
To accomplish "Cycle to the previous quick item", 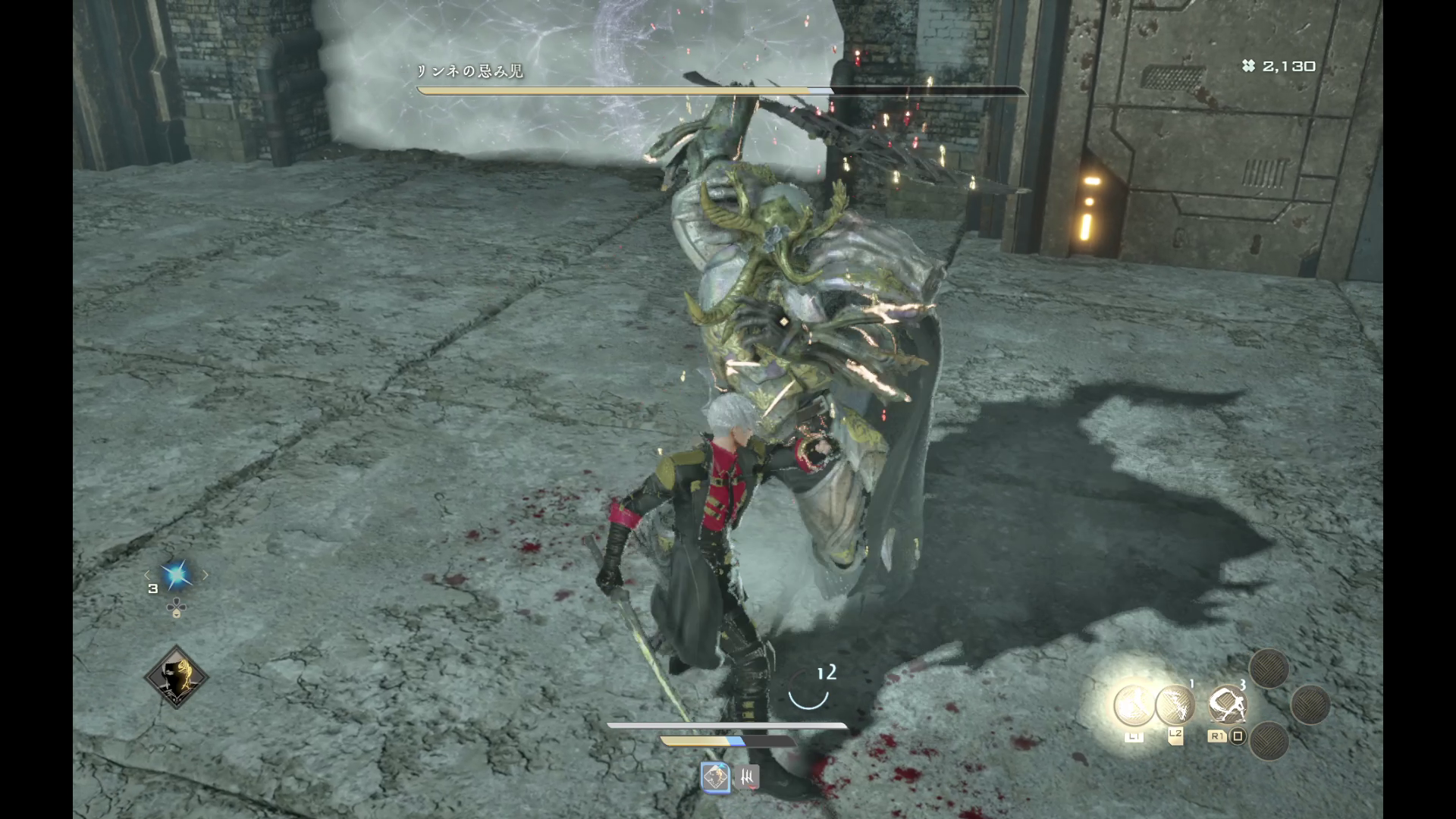I will (148, 576).
